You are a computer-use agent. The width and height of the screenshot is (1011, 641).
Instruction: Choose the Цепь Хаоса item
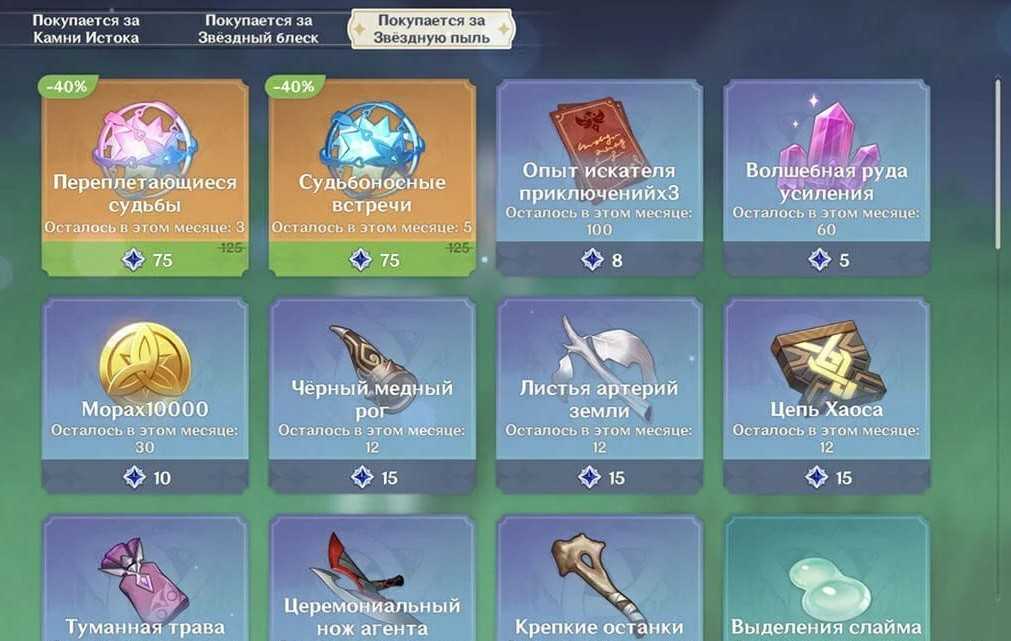826,394
